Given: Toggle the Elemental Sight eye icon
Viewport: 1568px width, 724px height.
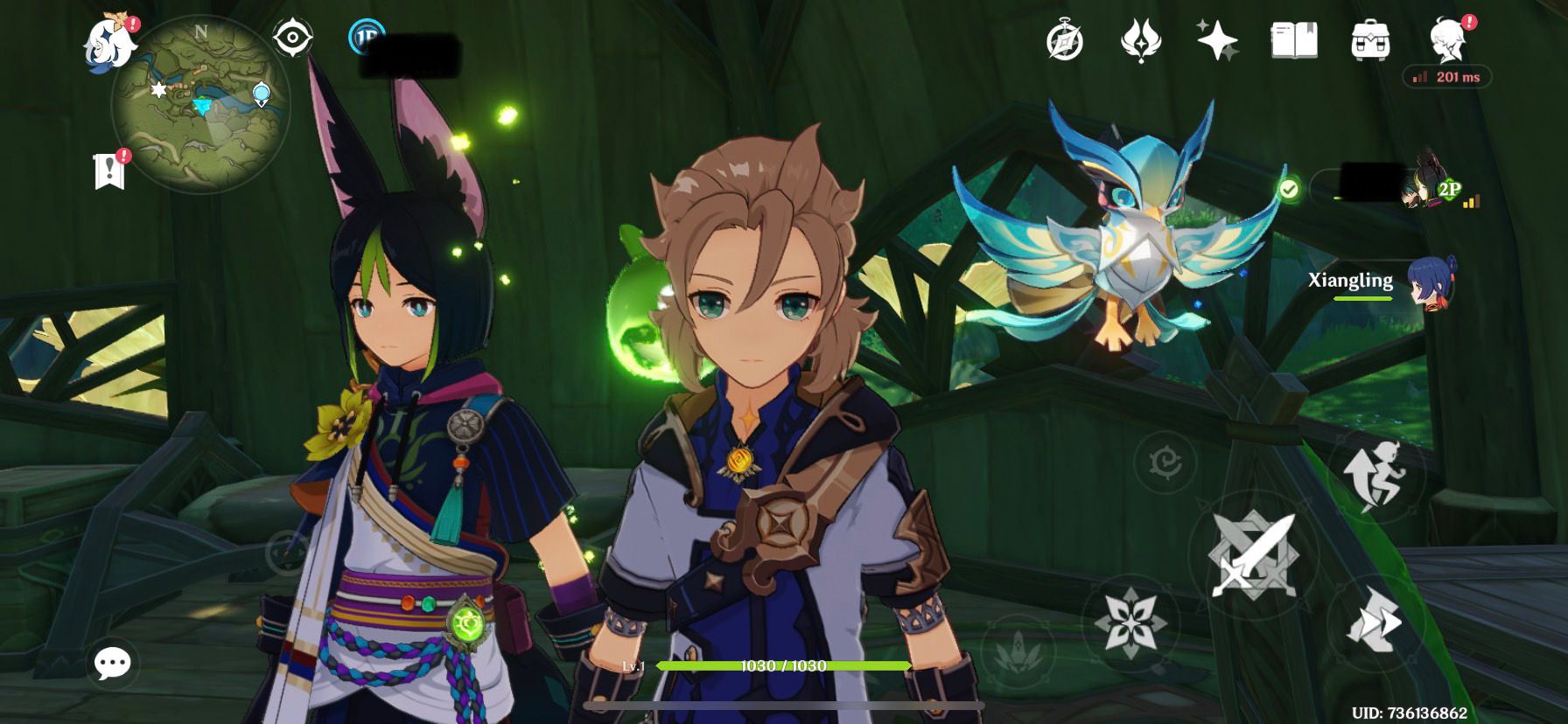Looking at the screenshot, I should pos(293,38).
